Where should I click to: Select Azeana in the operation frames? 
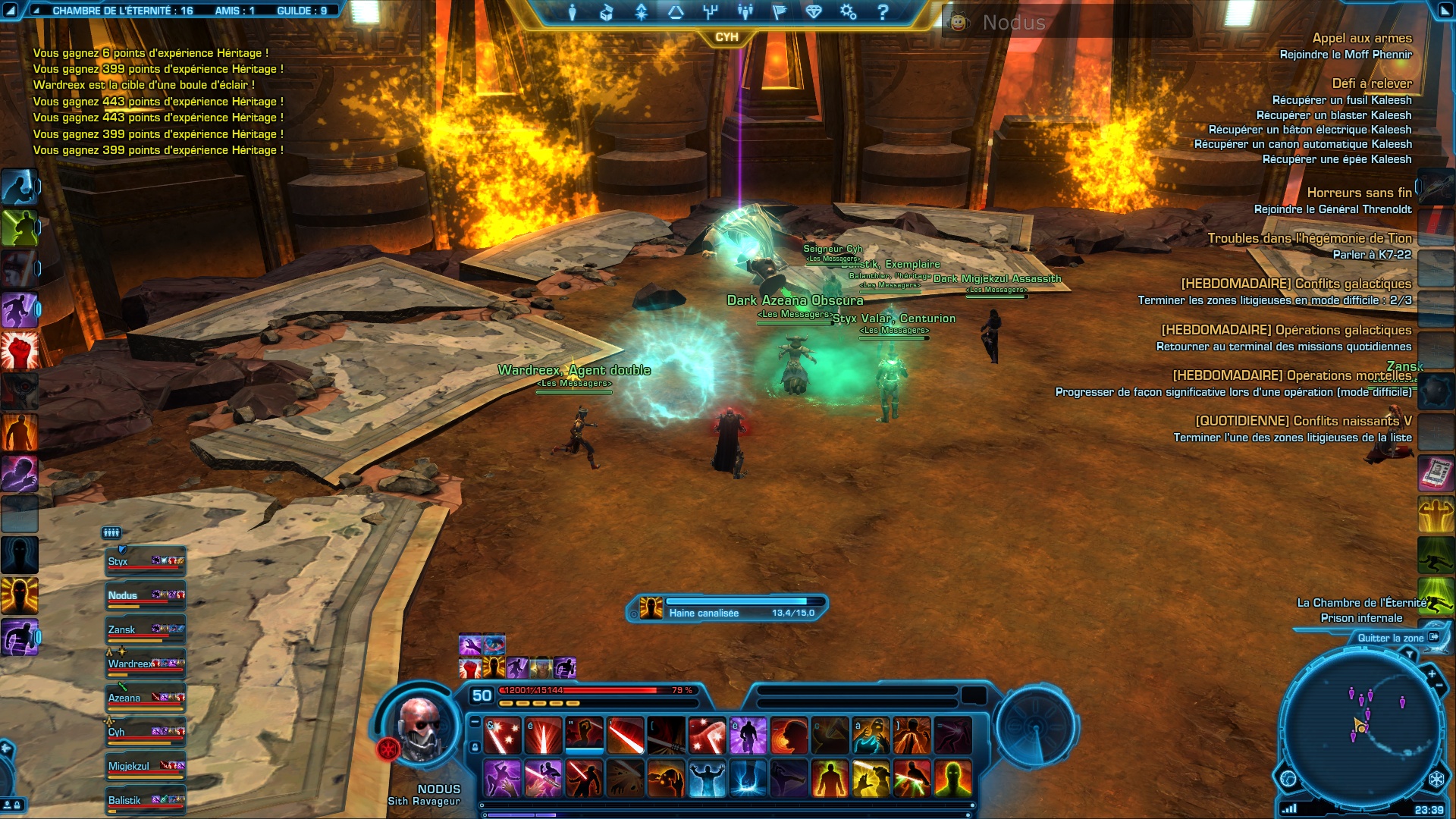(x=146, y=698)
